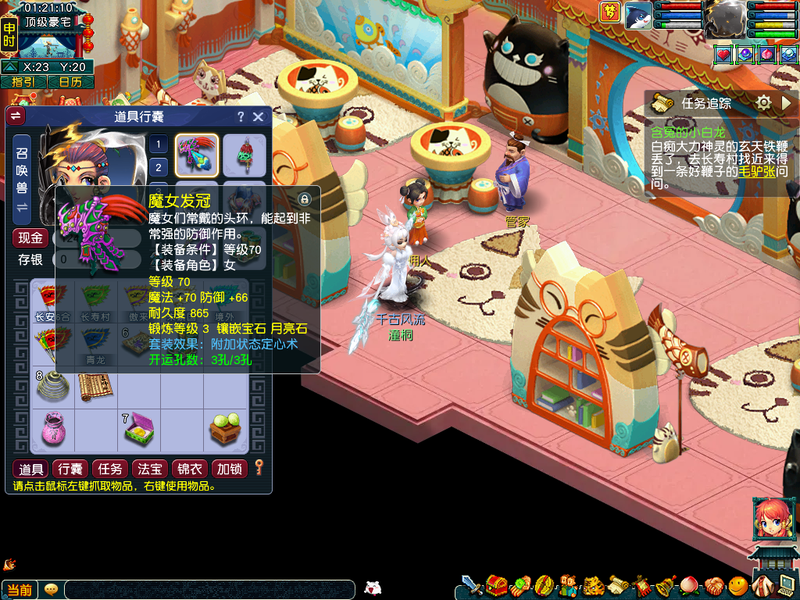Collapse the 任务追踪 panel with the arrow
The image size is (800, 600).
[x=787, y=102]
